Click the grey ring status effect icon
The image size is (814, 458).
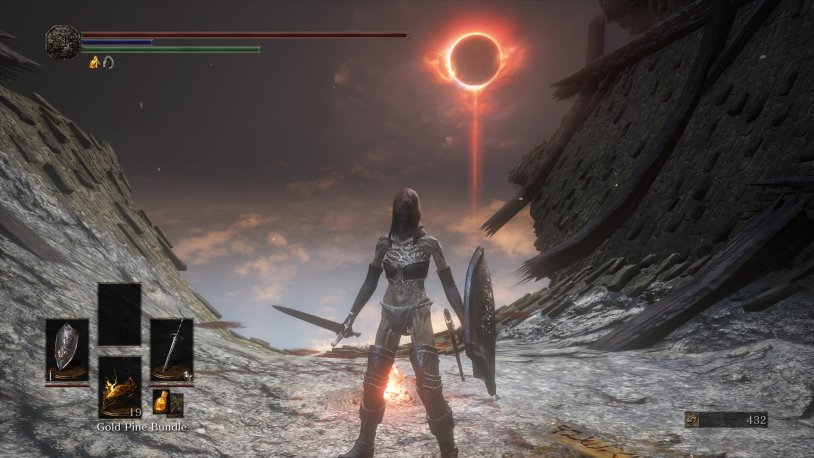108,62
